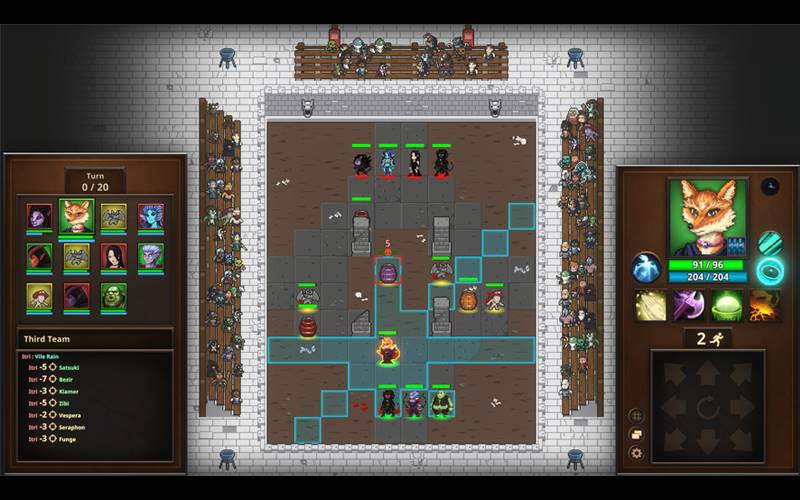The image size is (800, 500).
Task: Open the gear settings button
Action: click(x=636, y=453)
